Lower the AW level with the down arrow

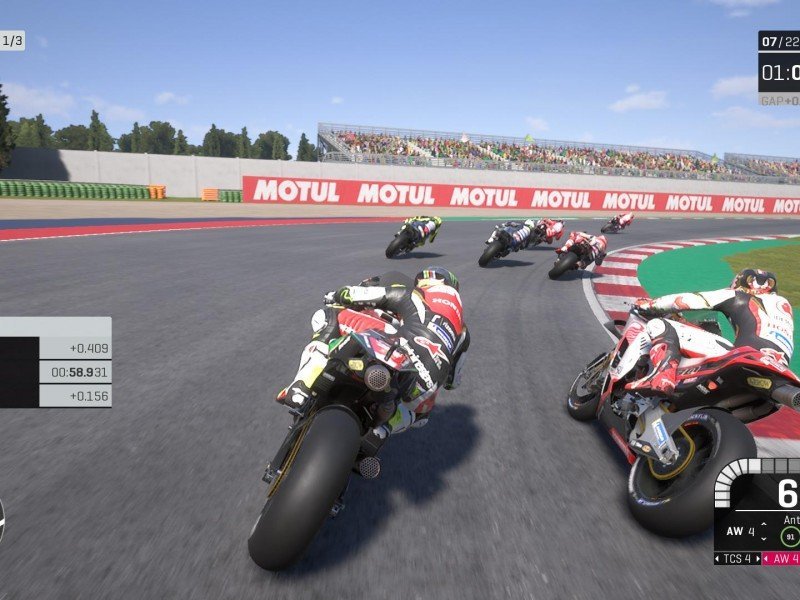(x=763, y=539)
